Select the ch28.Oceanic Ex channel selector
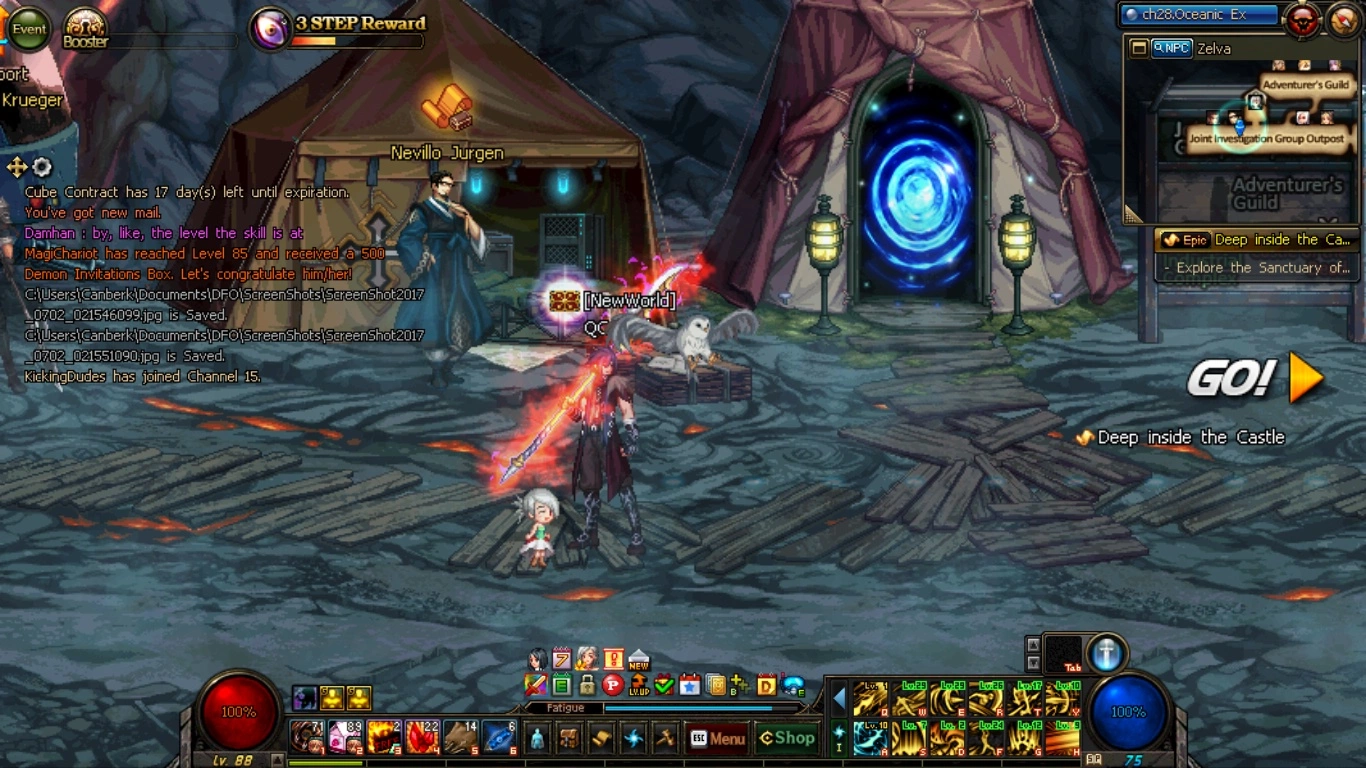Image resolution: width=1366 pixels, height=768 pixels. [1199, 15]
